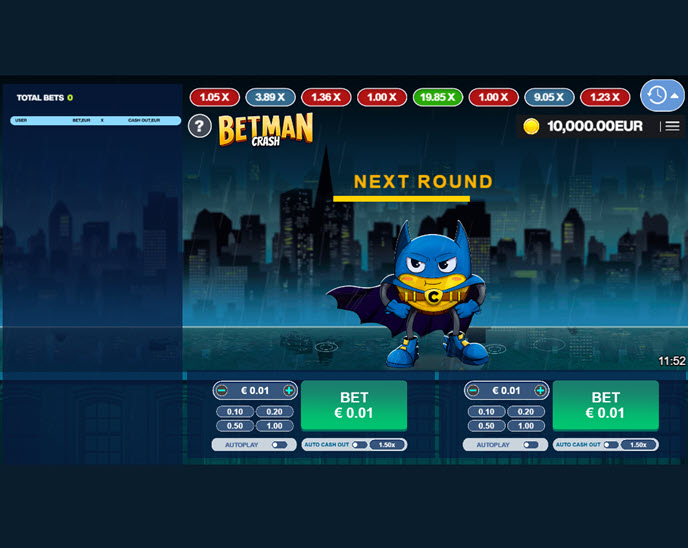Choose the 0.20 quick bet in right panel

click(525, 411)
